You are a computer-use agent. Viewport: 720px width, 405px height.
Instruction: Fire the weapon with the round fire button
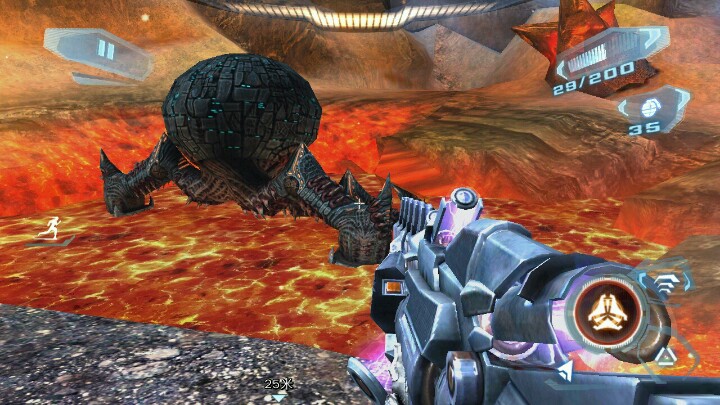604,311
